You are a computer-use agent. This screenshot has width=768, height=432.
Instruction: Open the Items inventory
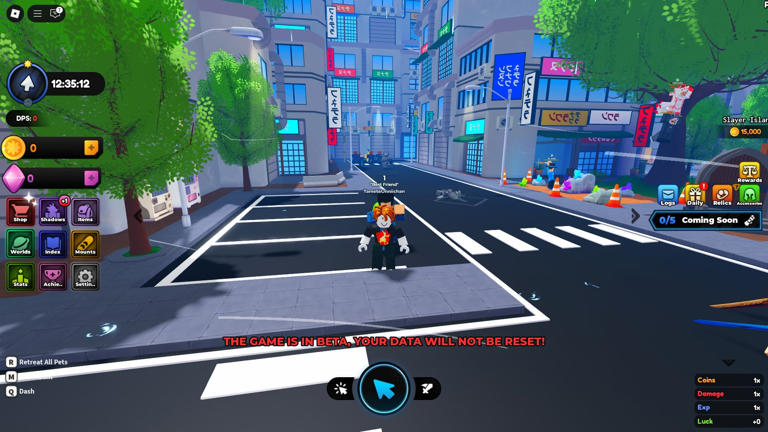click(x=85, y=211)
